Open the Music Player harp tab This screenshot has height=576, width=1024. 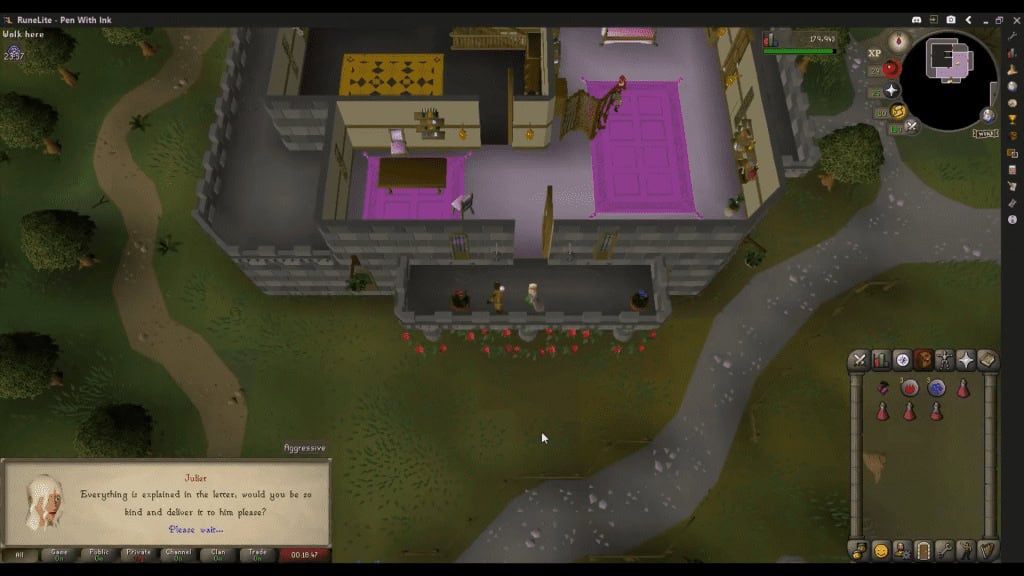[988, 550]
